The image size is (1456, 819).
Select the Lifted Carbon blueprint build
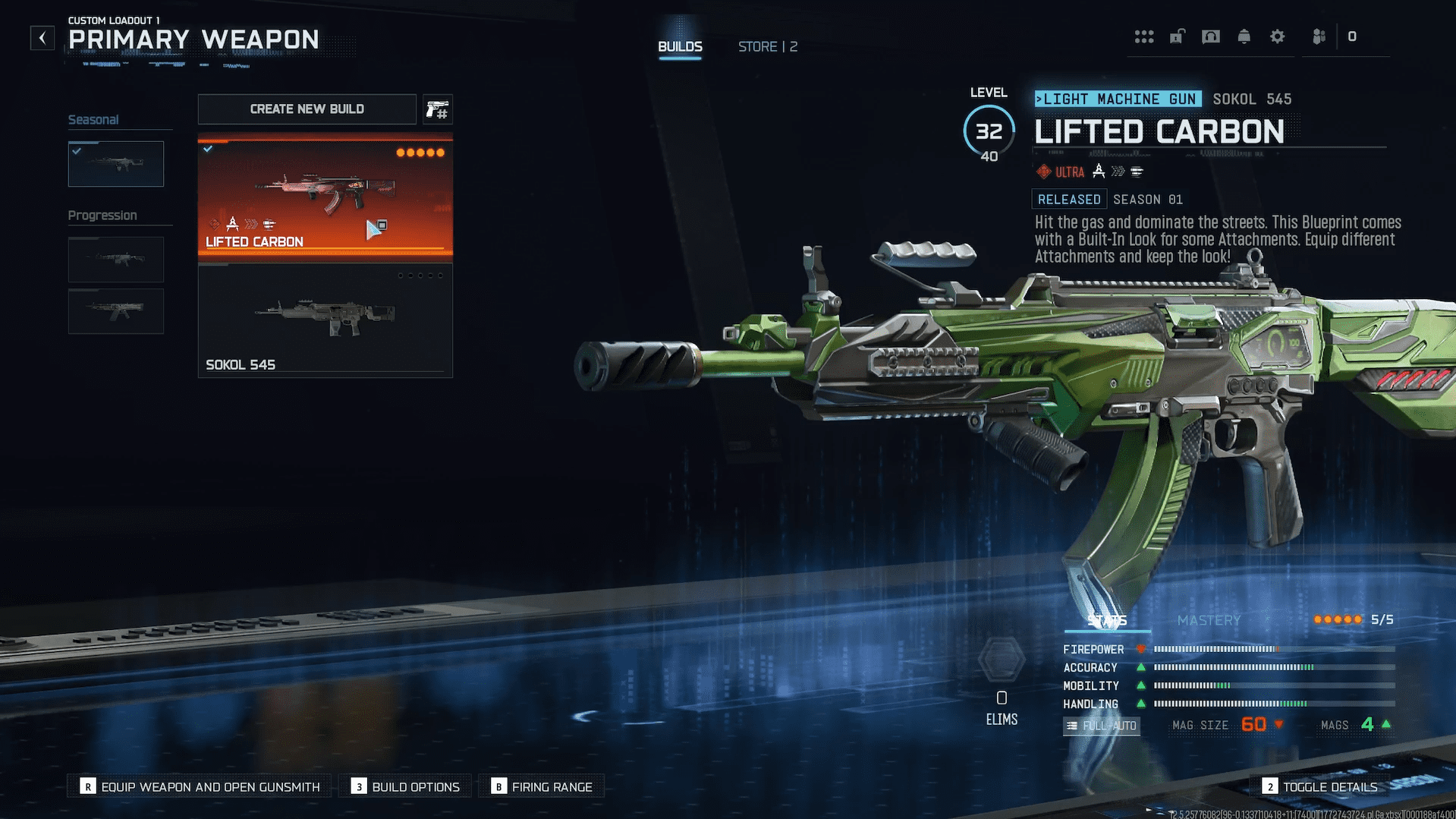[325, 197]
